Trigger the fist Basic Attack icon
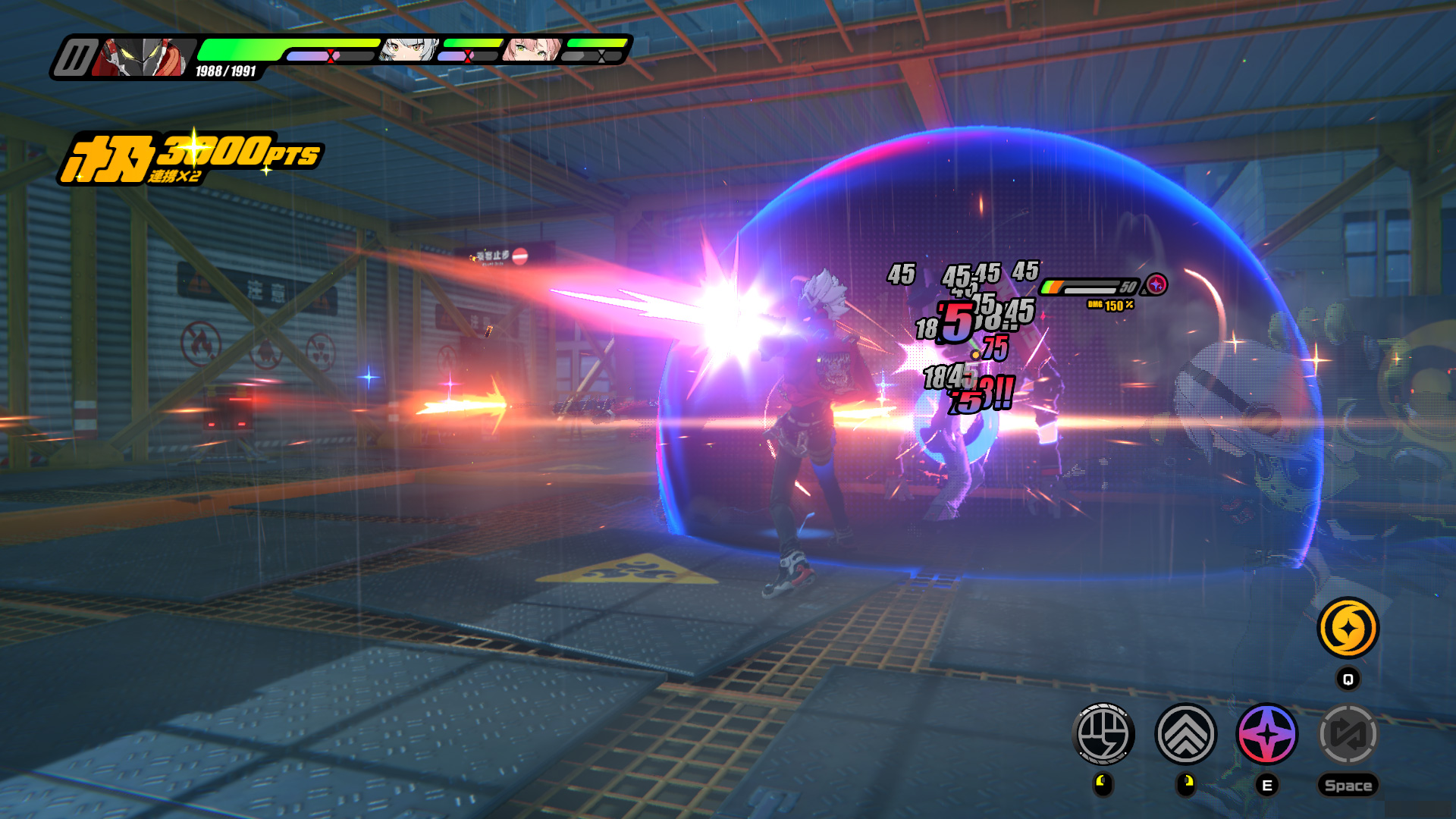This screenshot has height=819, width=1456. click(x=1103, y=733)
